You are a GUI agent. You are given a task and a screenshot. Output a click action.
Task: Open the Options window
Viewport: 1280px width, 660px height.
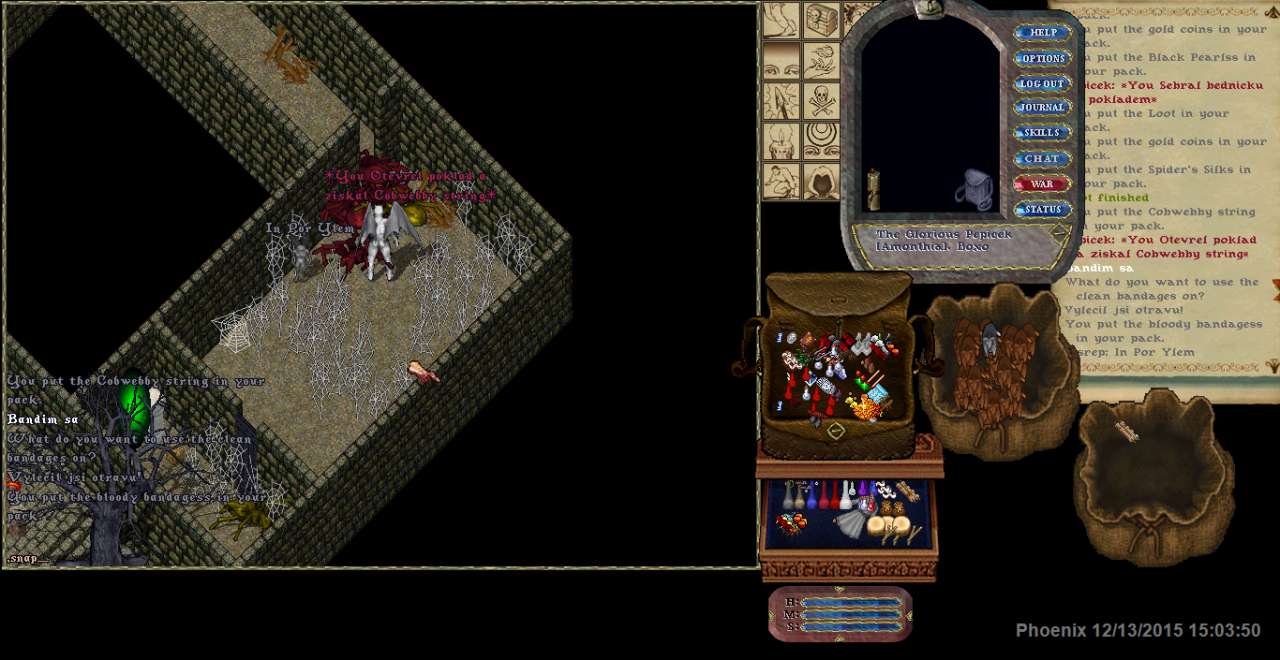(x=1042, y=59)
